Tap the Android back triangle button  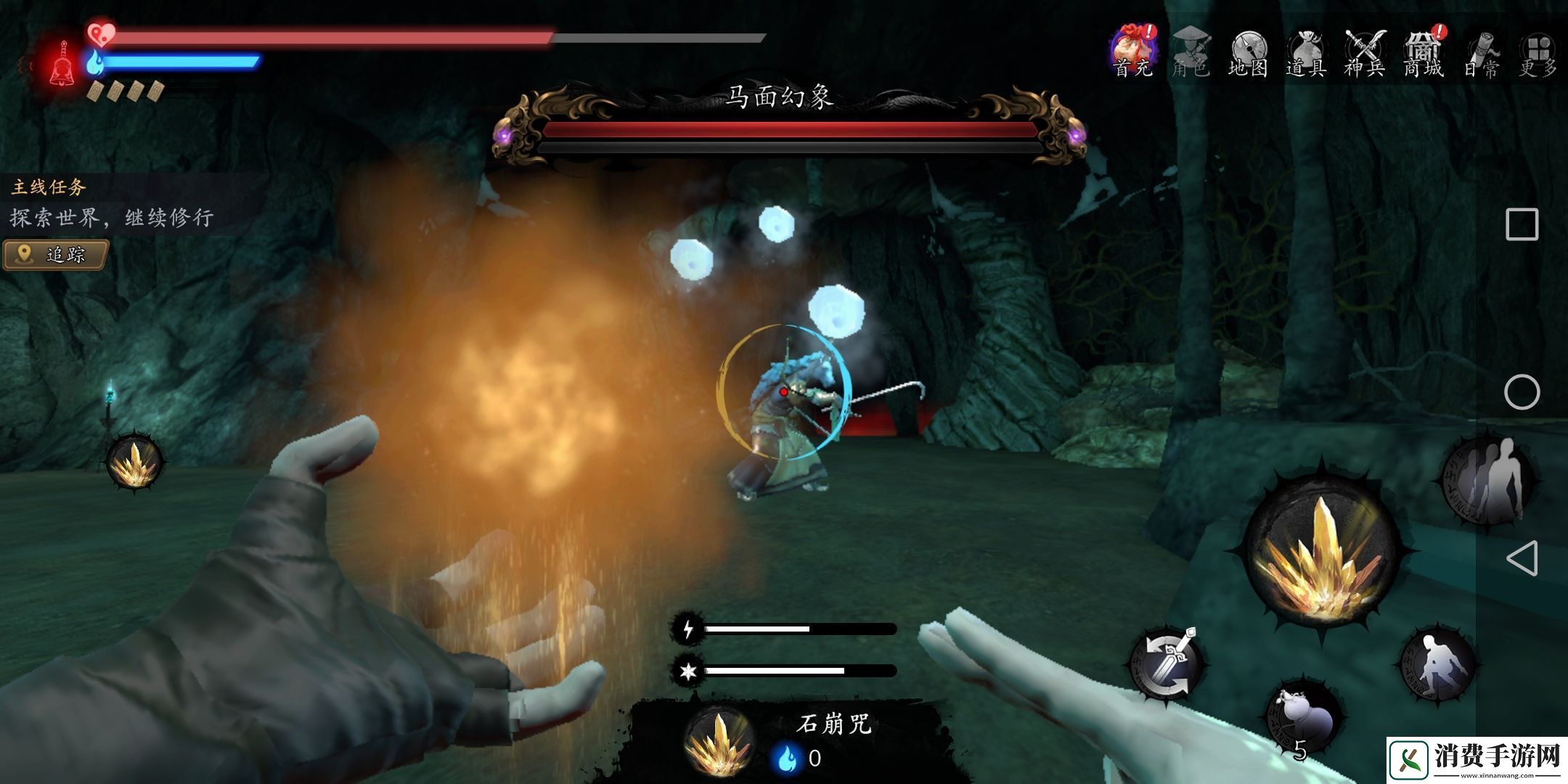(x=1522, y=559)
